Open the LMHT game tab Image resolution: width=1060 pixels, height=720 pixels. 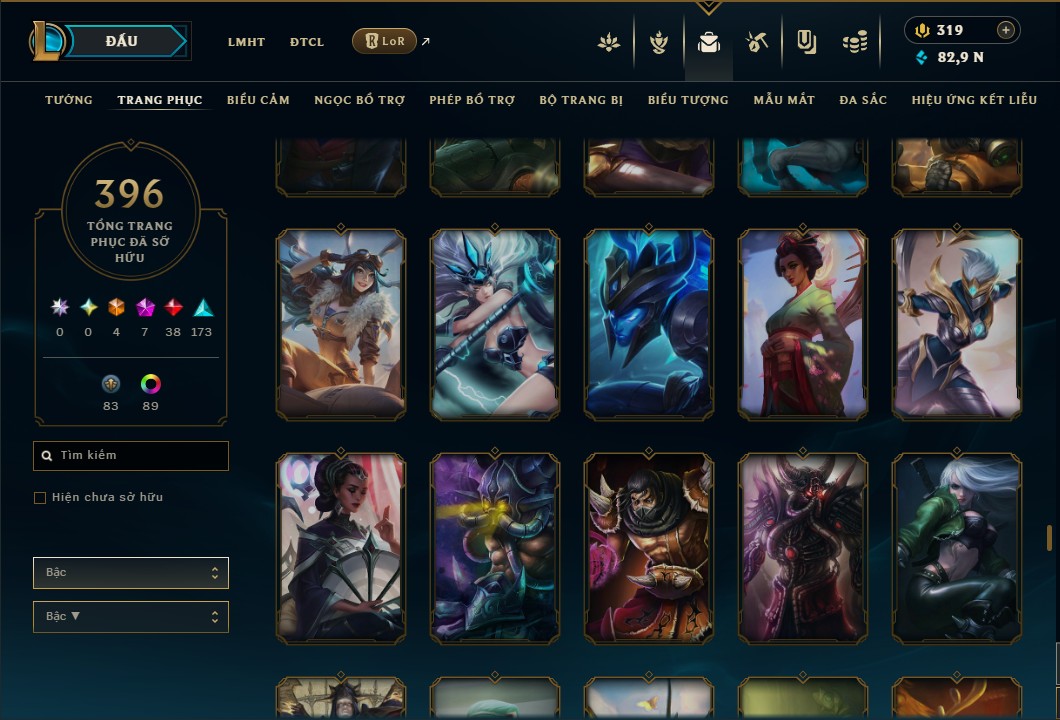[x=246, y=42]
